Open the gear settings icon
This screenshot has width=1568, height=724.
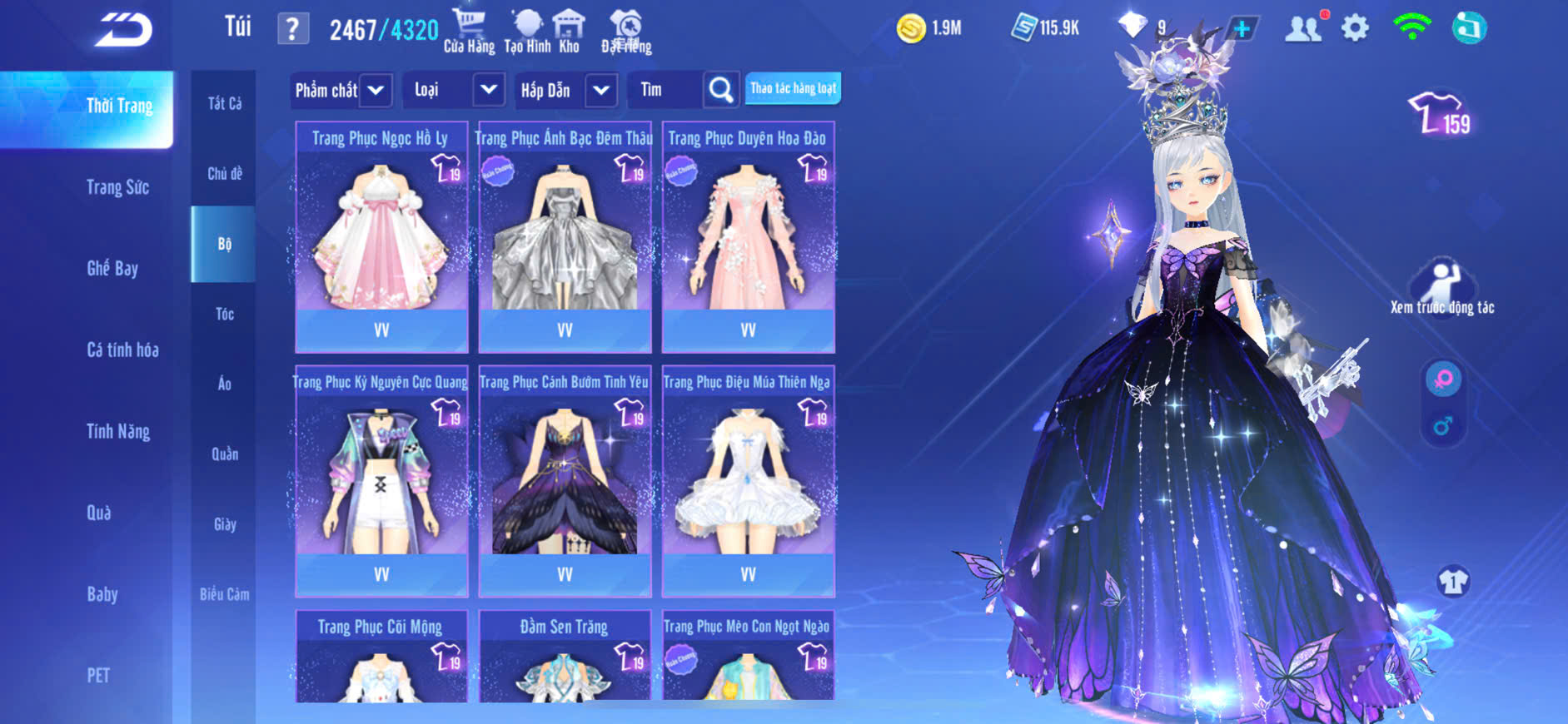1355,28
